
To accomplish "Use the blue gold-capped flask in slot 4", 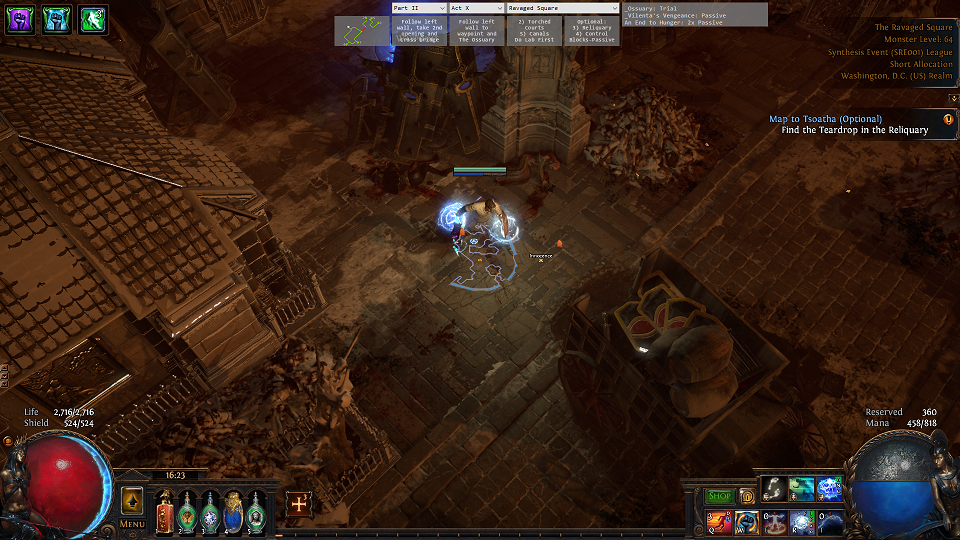I will [x=233, y=511].
